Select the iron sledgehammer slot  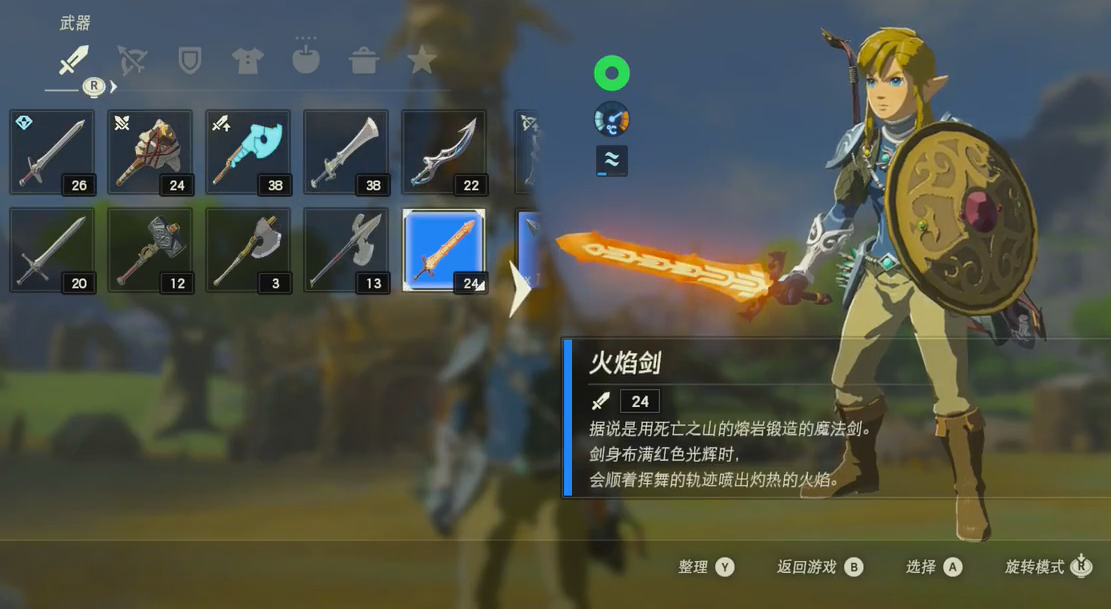click(150, 251)
